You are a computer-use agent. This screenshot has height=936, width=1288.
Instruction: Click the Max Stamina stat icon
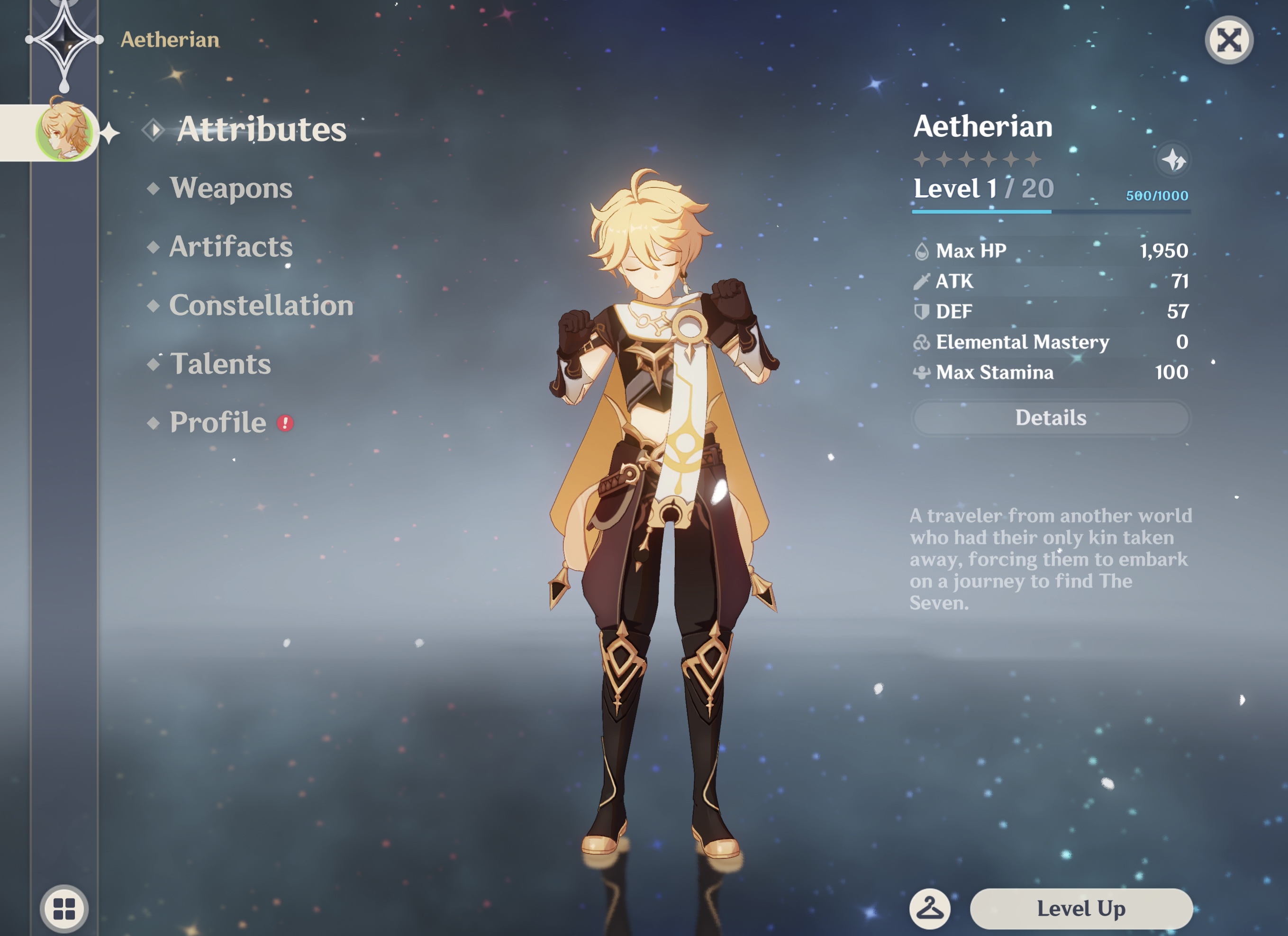pos(923,372)
